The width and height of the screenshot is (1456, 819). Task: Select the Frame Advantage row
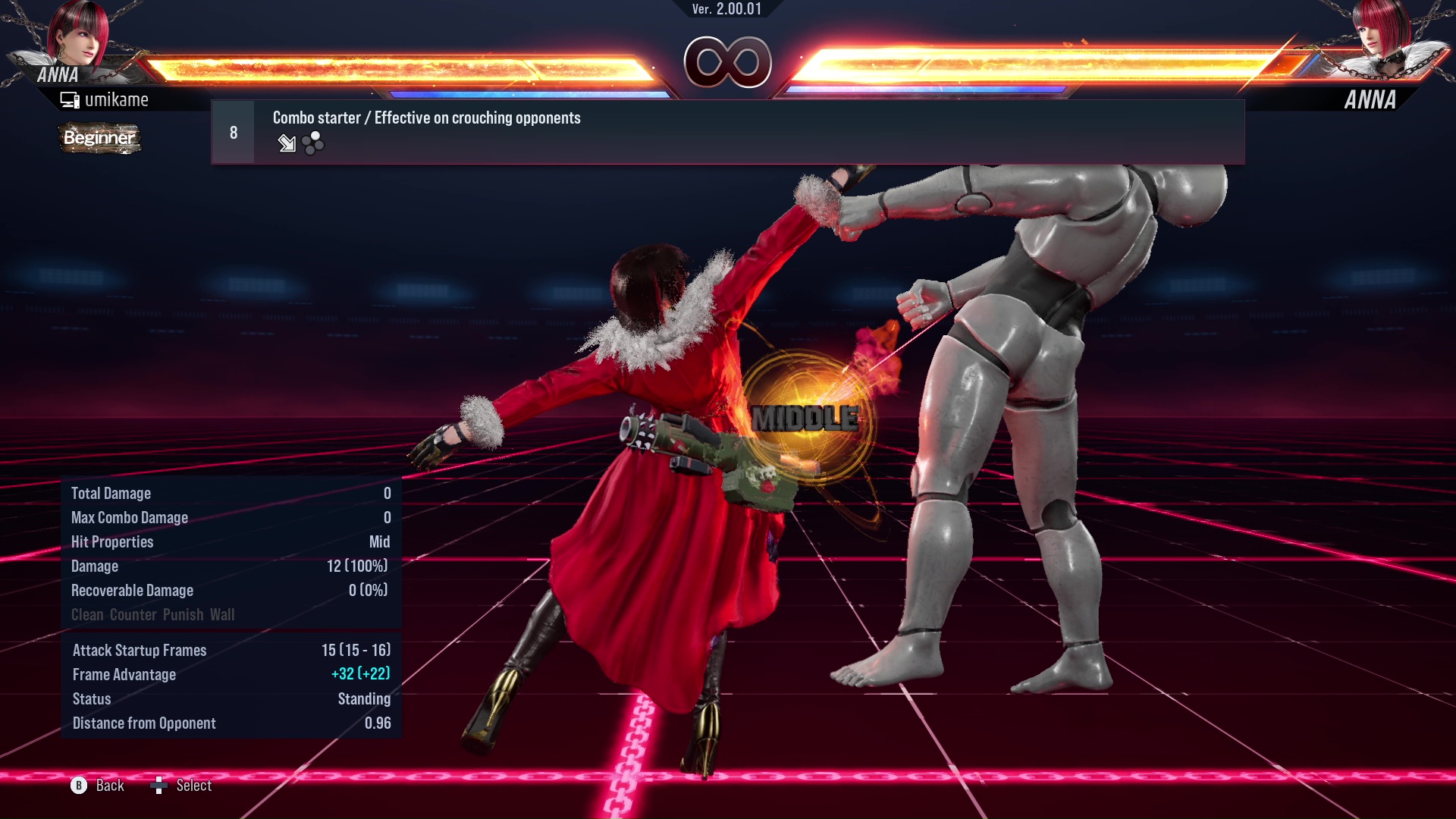point(227,674)
